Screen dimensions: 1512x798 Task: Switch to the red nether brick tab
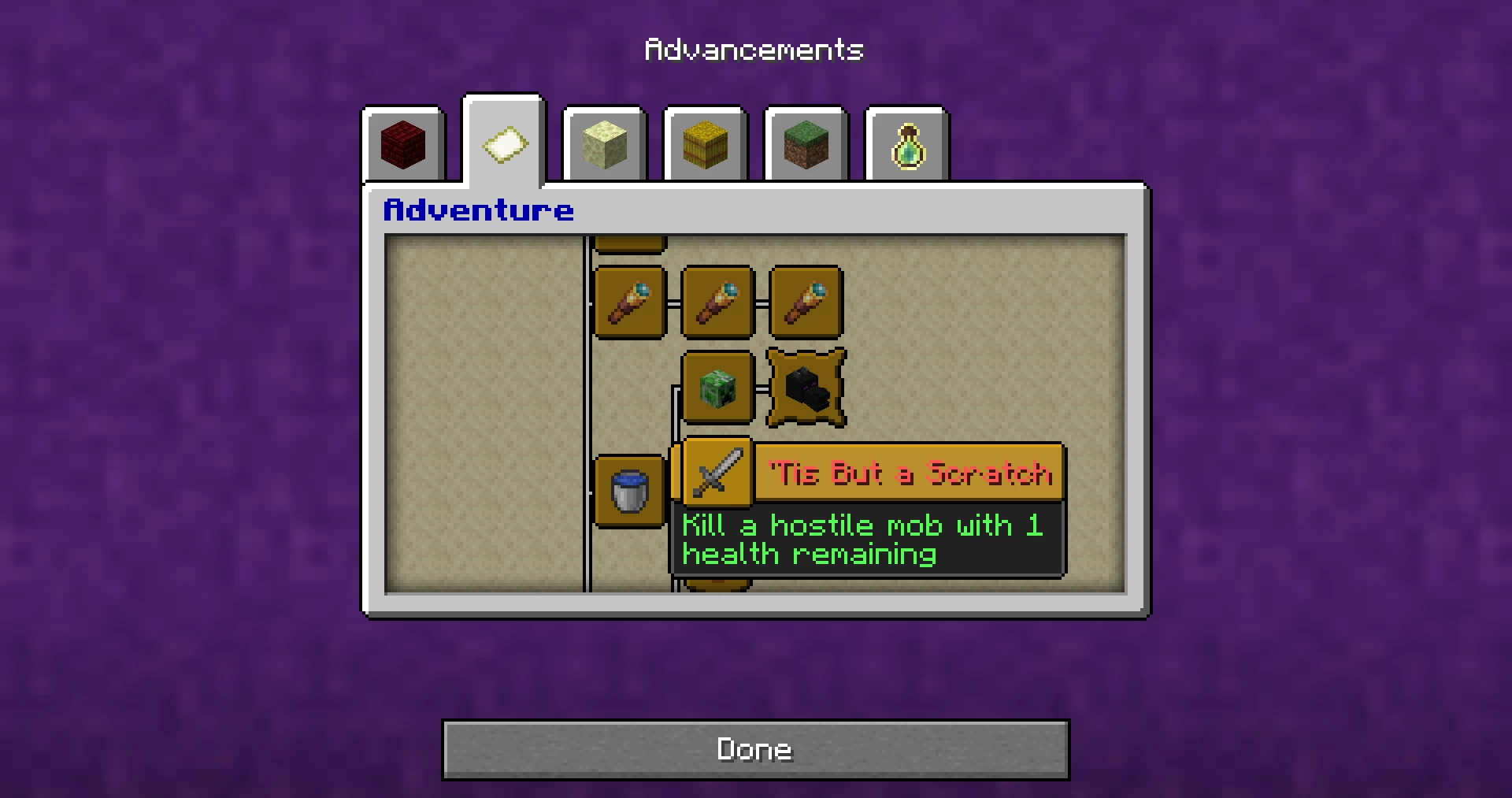(x=403, y=146)
